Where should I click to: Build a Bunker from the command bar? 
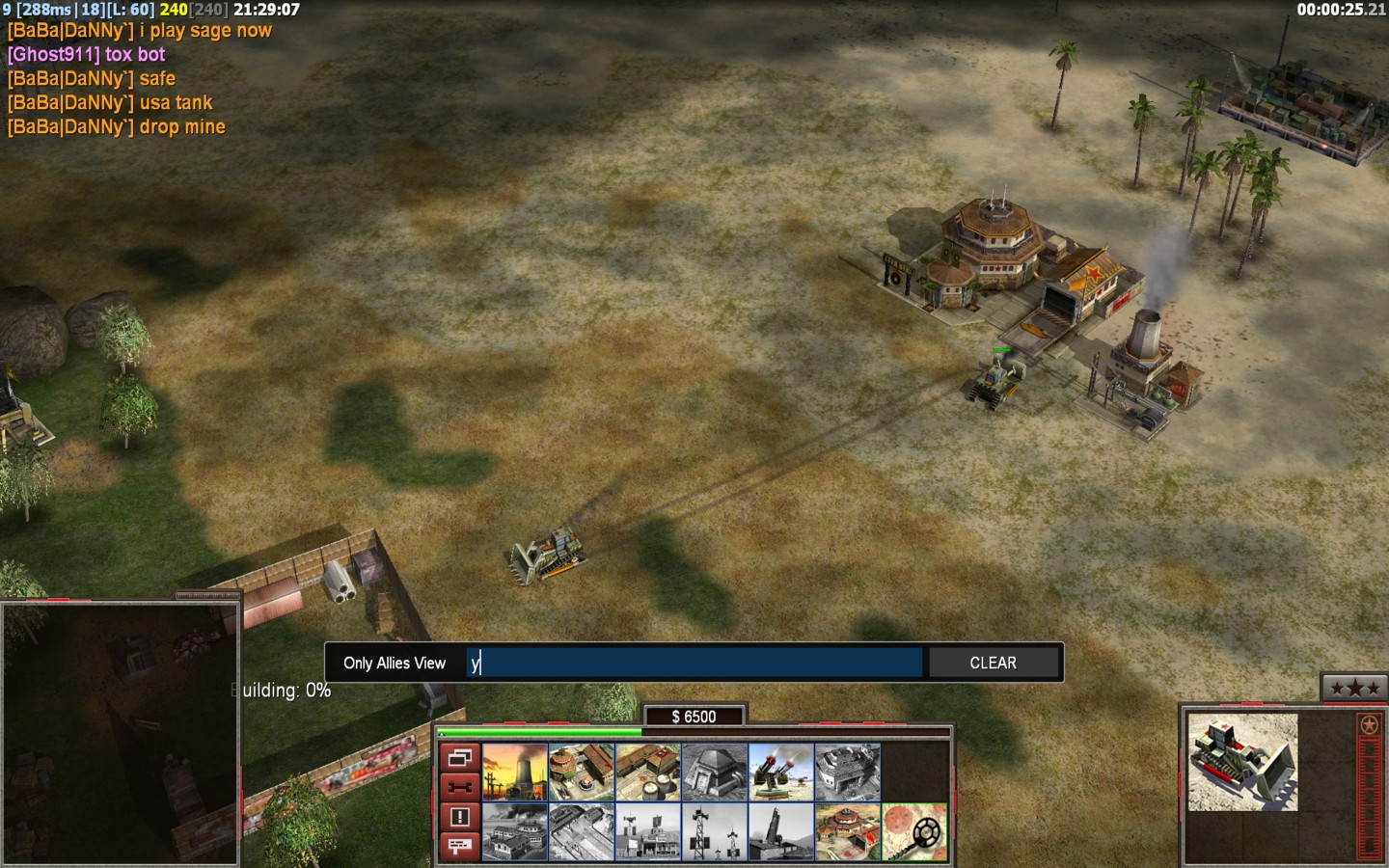[x=715, y=772]
